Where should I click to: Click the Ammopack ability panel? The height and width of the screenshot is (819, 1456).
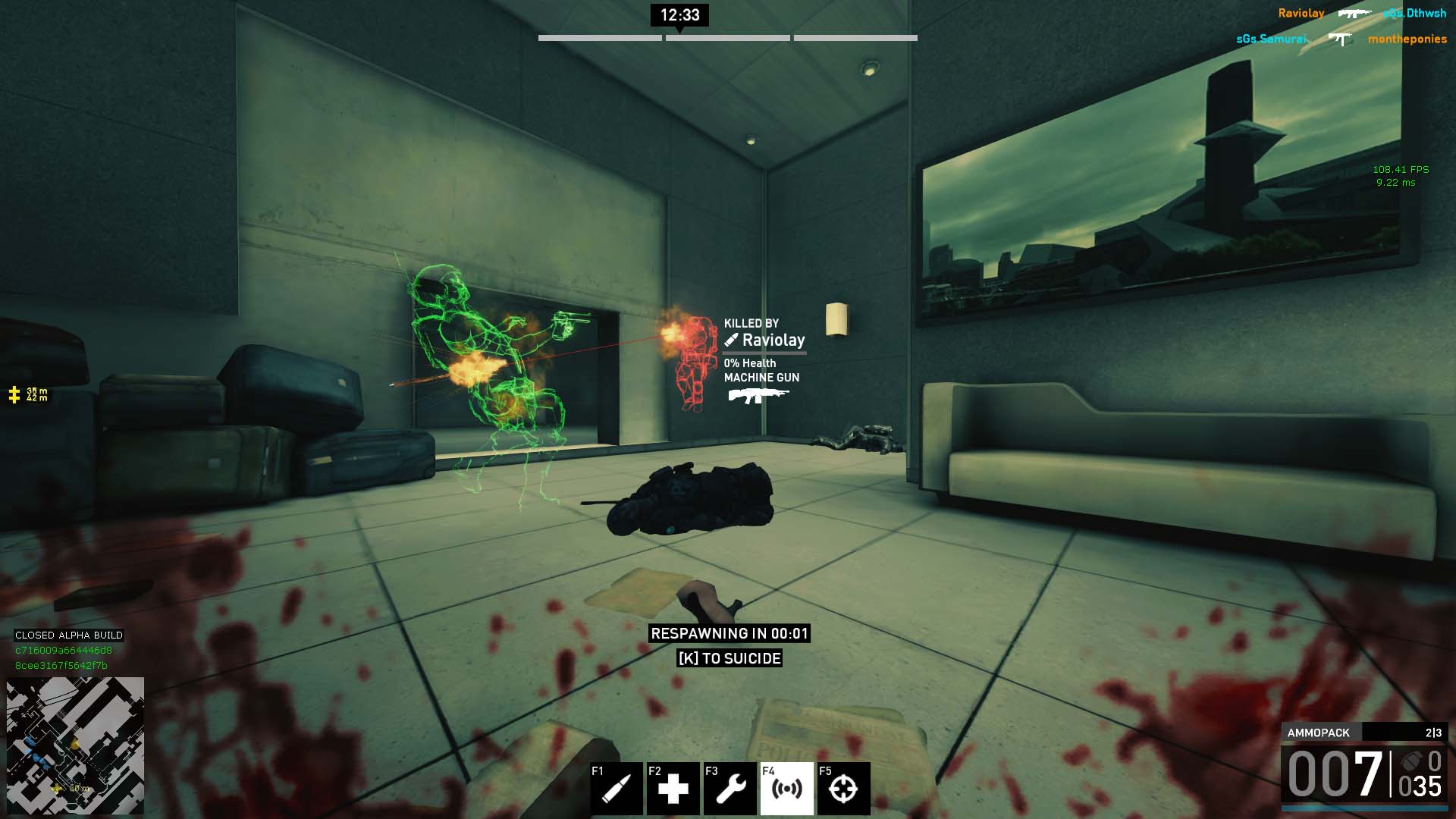[1364, 733]
